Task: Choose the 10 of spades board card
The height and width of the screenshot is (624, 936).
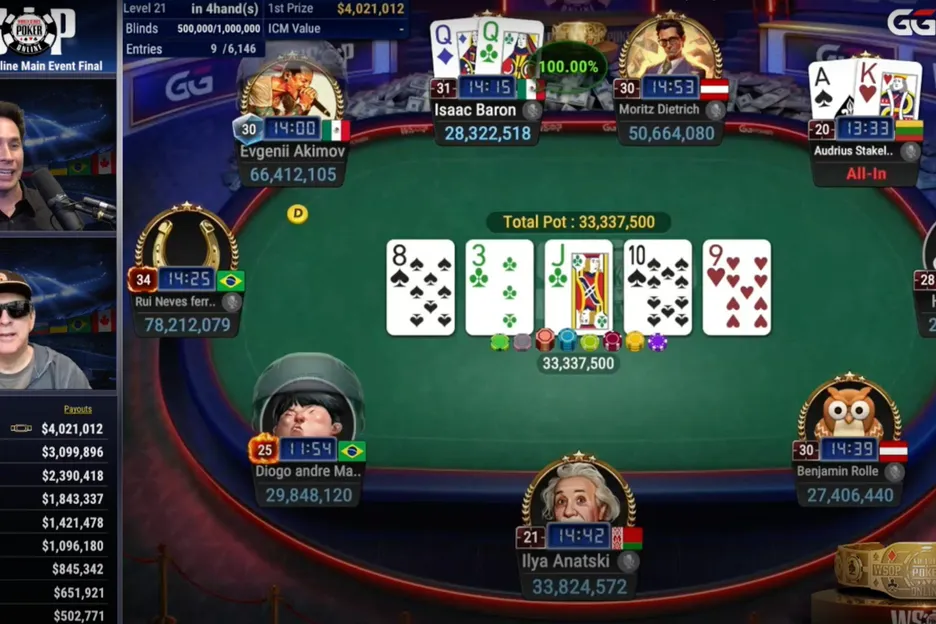Action: (x=657, y=286)
